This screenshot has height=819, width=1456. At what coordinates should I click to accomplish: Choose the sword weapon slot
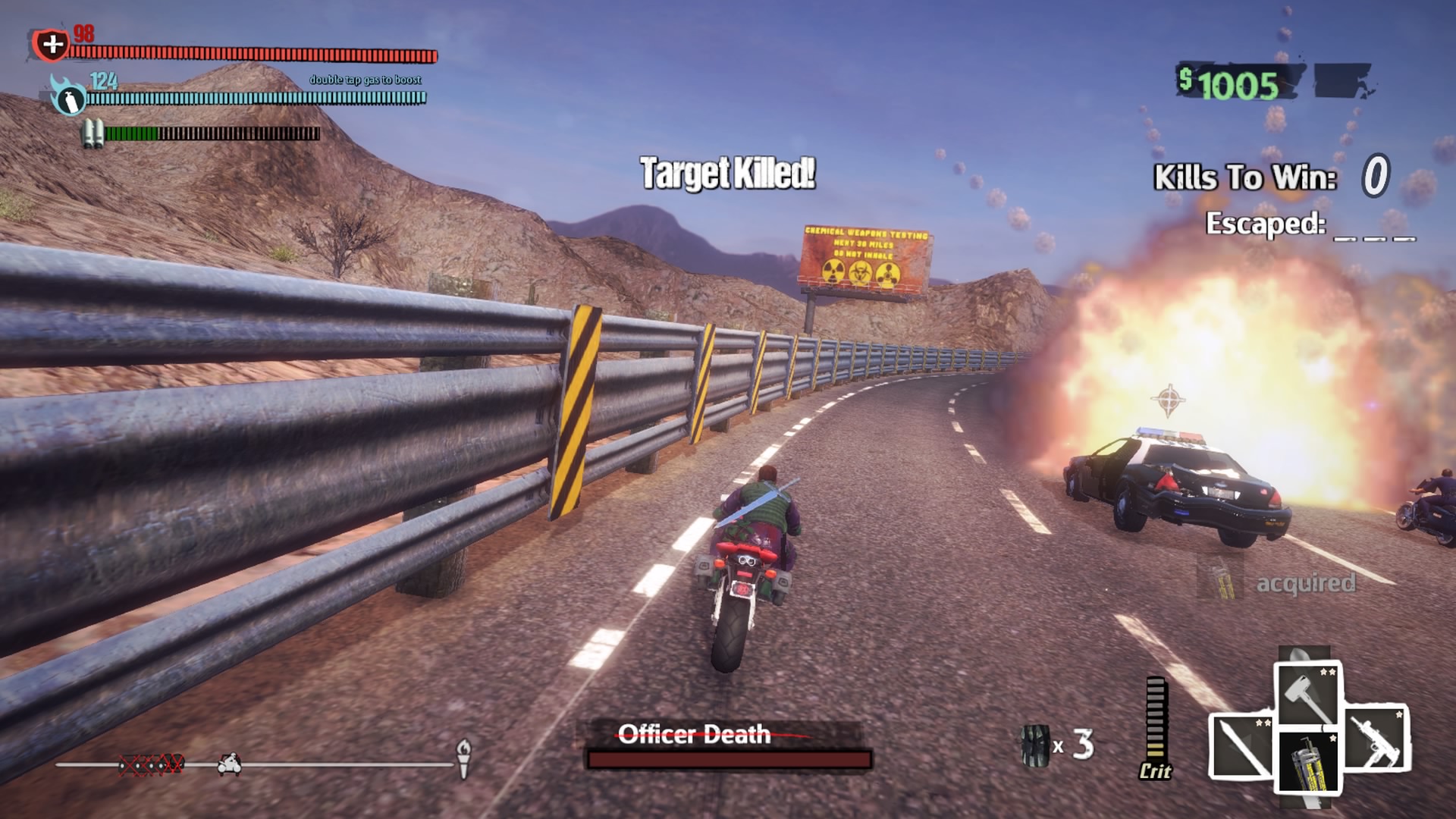(x=1241, y=746)
